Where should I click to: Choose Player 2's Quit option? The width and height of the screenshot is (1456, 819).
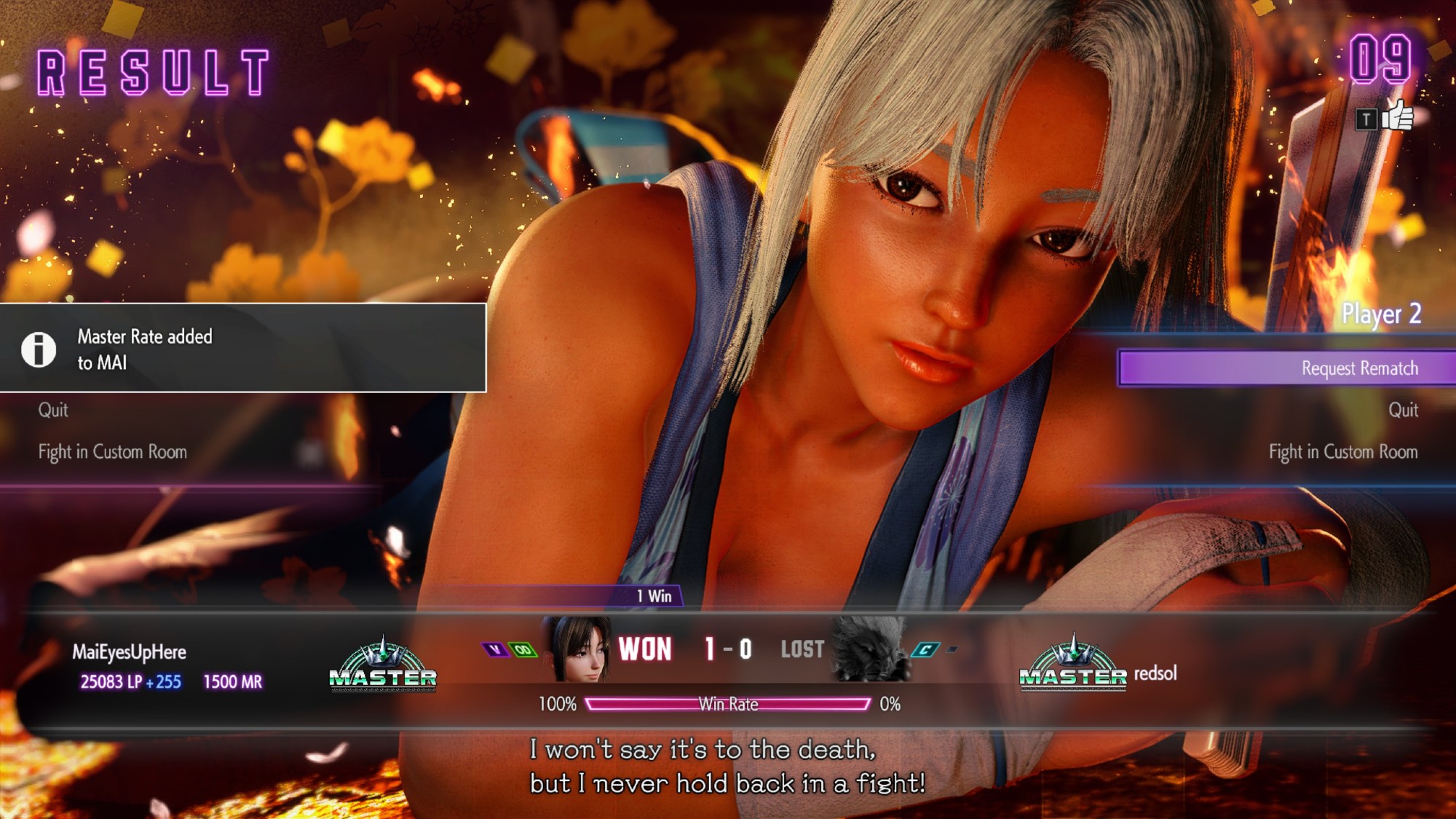pos(1402,410)
